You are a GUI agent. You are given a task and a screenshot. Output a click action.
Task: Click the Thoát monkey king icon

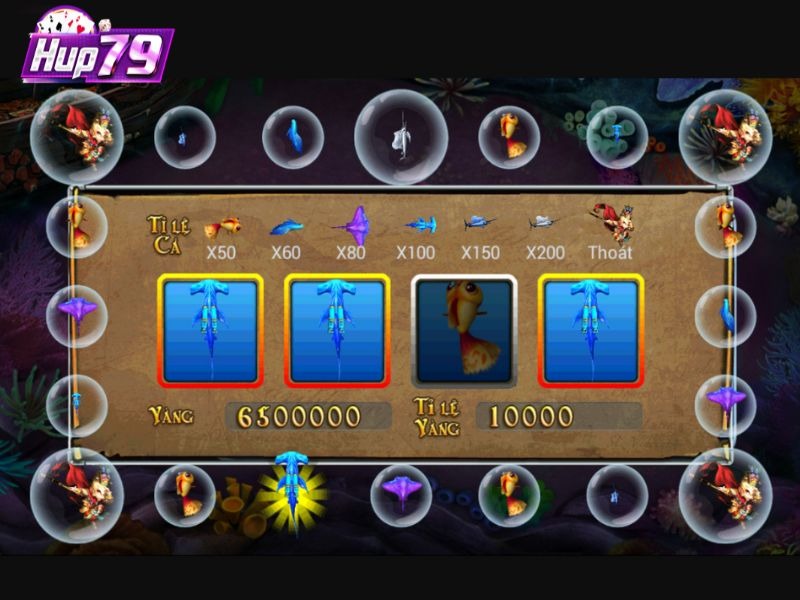[611, 226]
